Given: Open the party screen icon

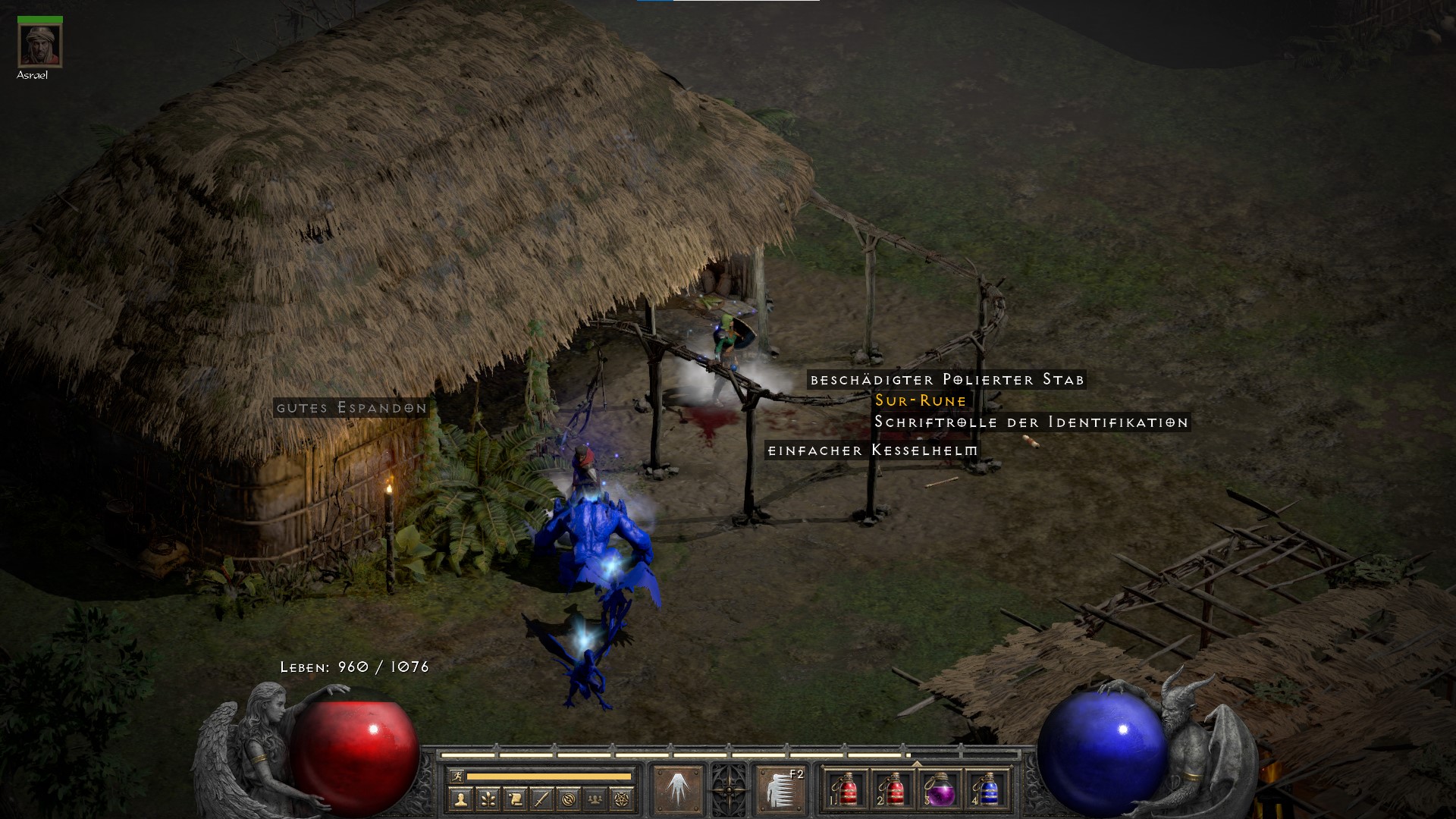Looking at the screenshot, I should [595, 799].
